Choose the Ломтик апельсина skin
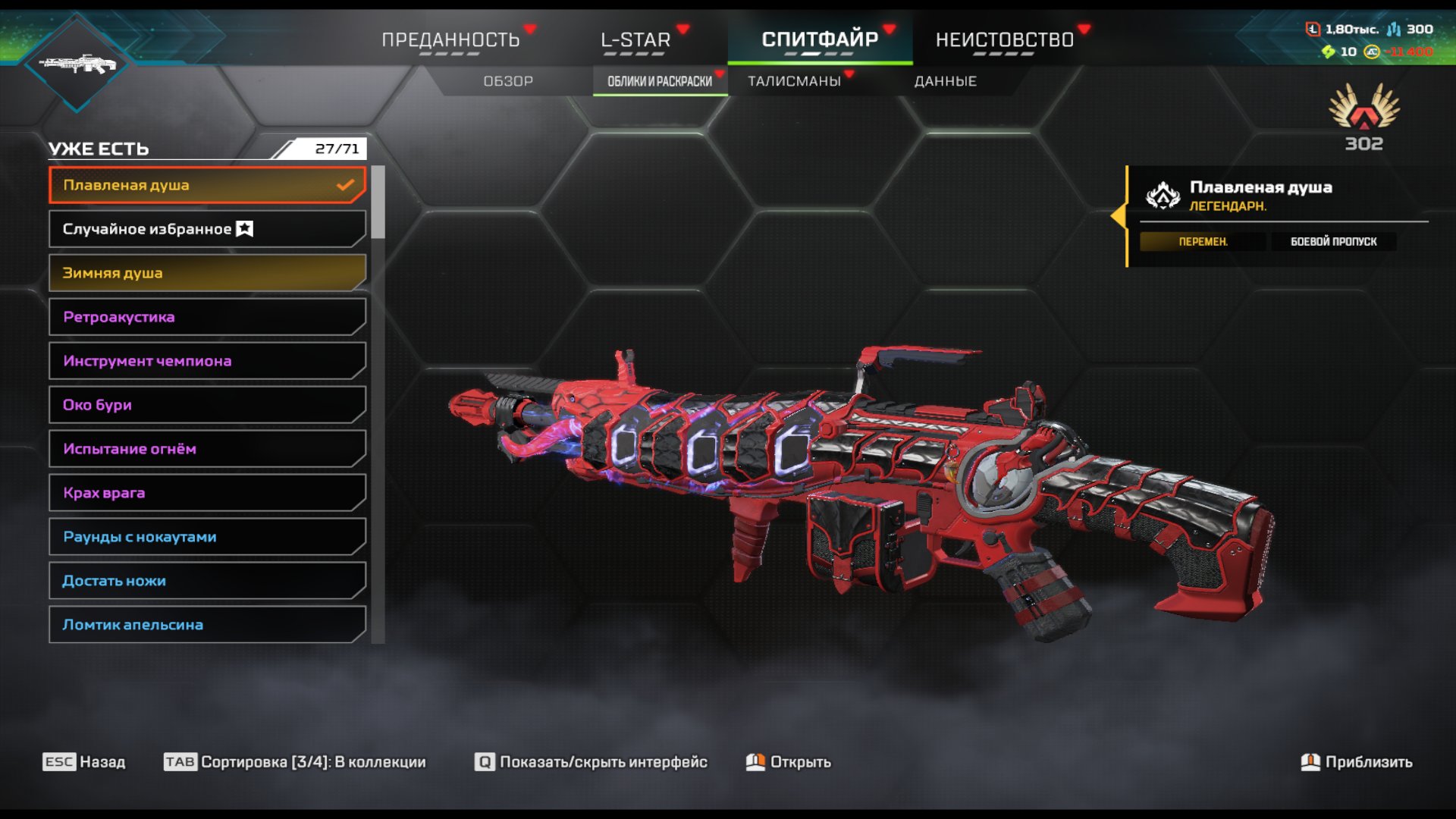The height and width of the screenshot is (819, 1456). point(206,625)
